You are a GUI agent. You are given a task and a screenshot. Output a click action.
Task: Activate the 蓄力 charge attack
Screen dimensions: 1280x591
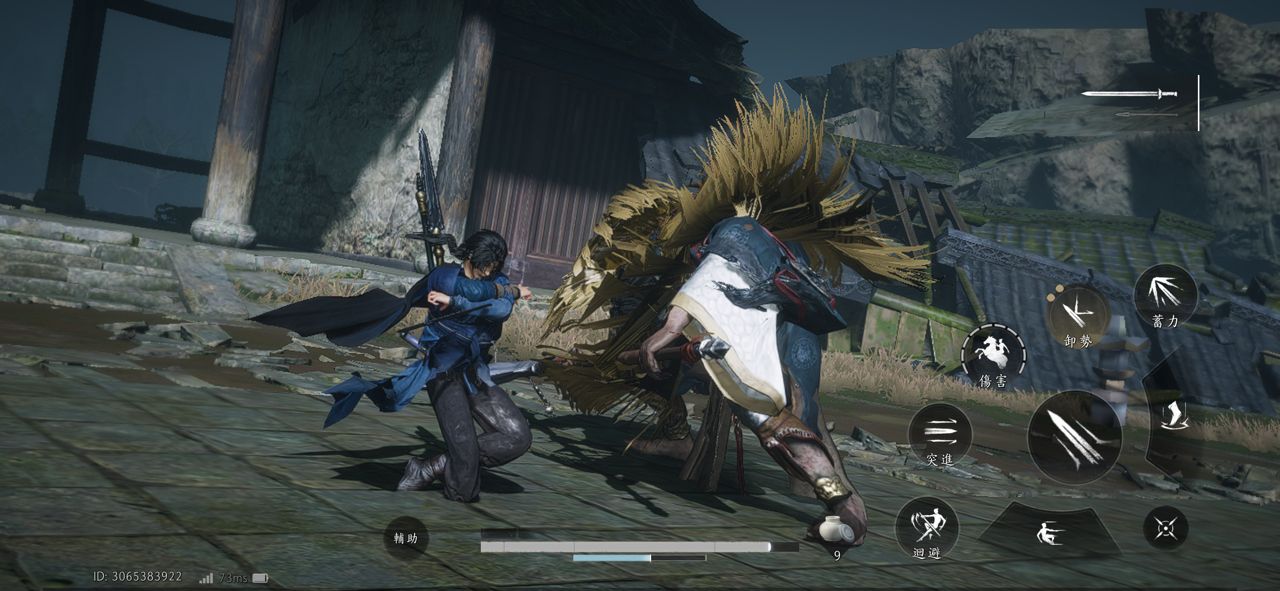point(1165,295)
